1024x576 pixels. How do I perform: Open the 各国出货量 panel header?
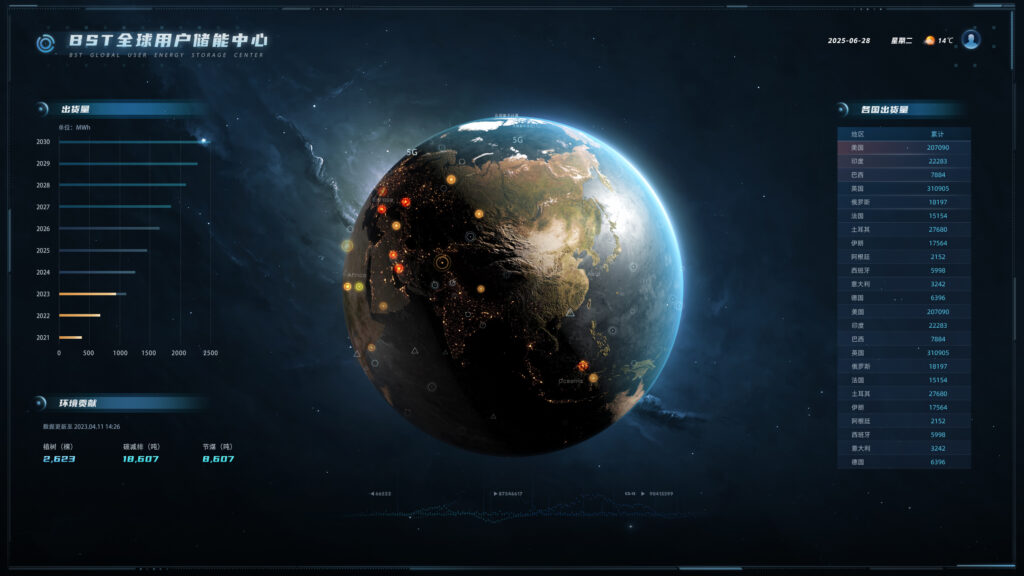[x=884, y=109]
